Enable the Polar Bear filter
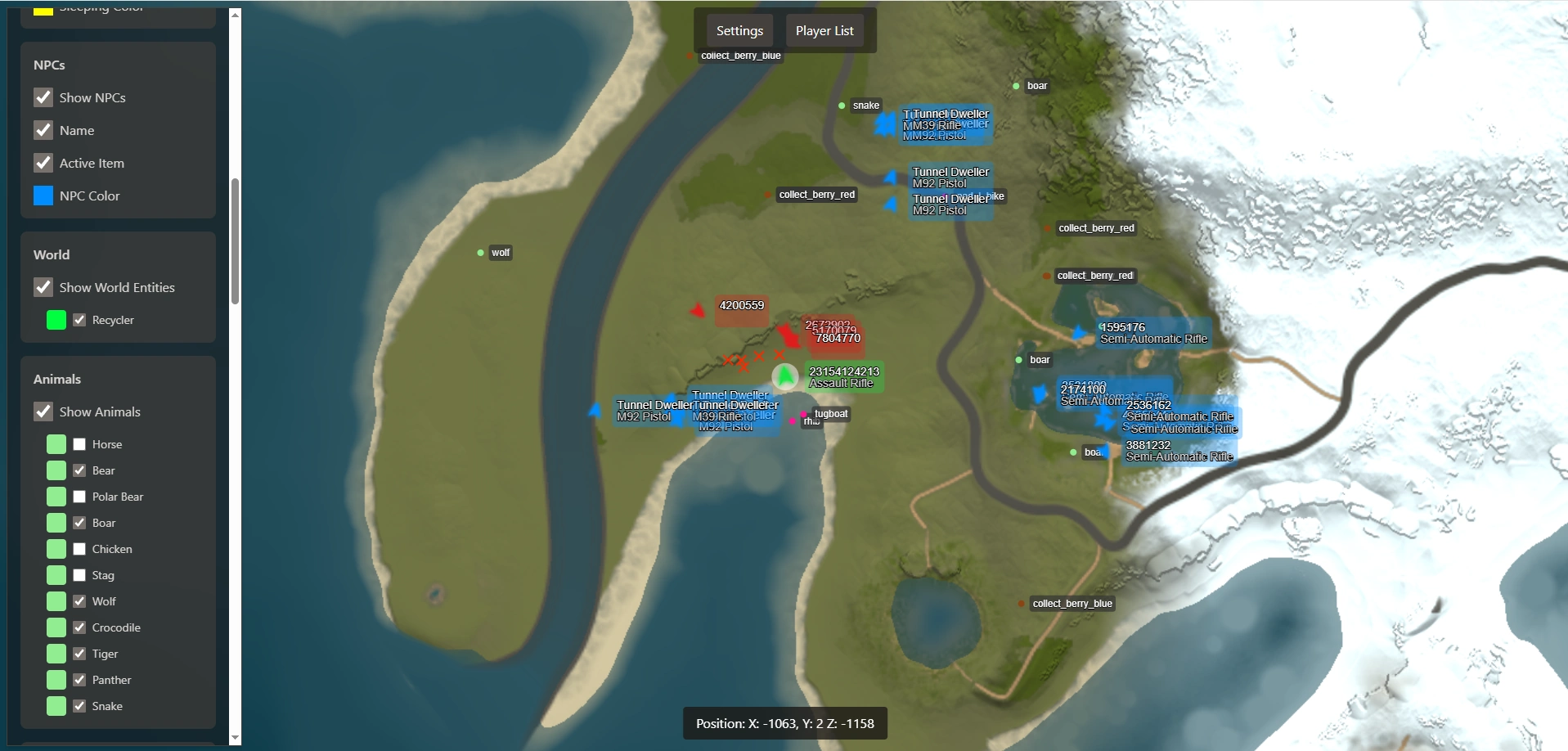 [x=79, y=497]
